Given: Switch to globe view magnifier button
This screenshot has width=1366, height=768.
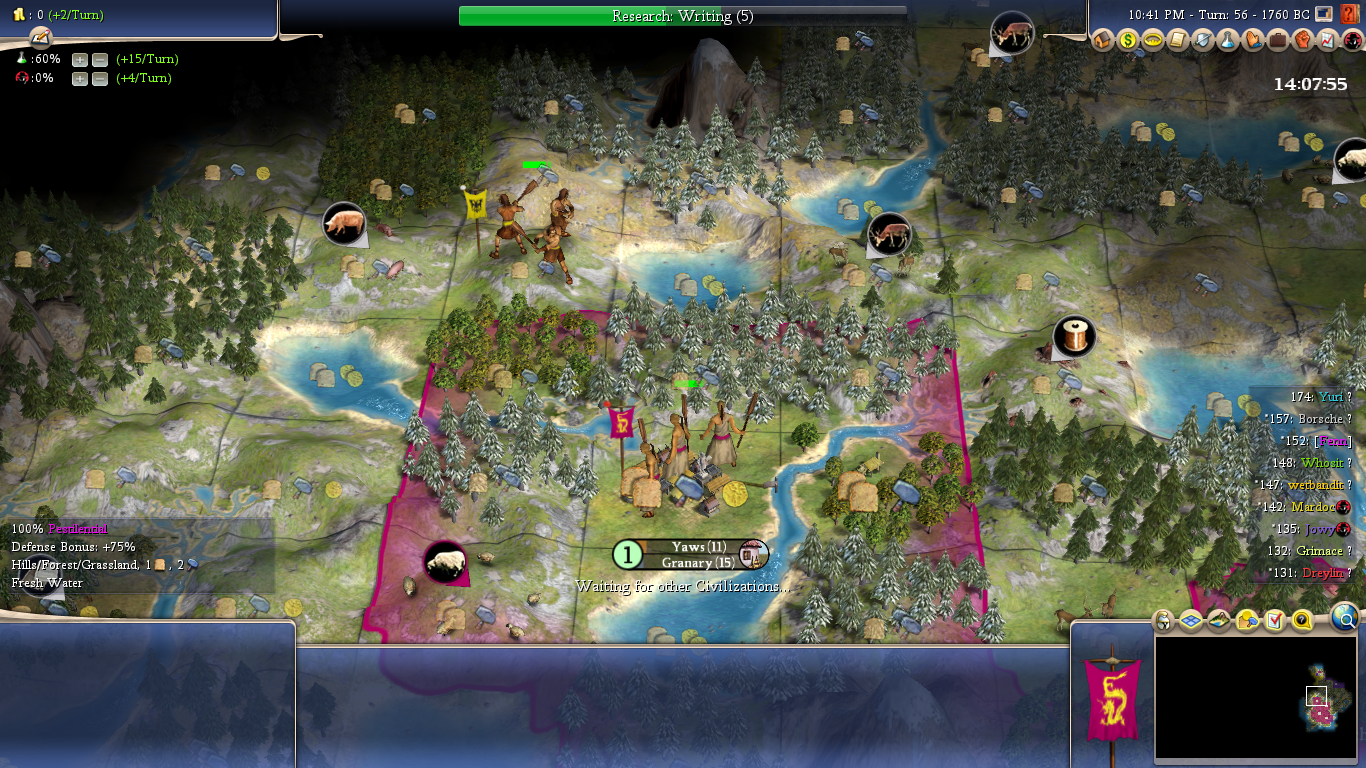Looking at the screenshot, I should coord(1346,620).
